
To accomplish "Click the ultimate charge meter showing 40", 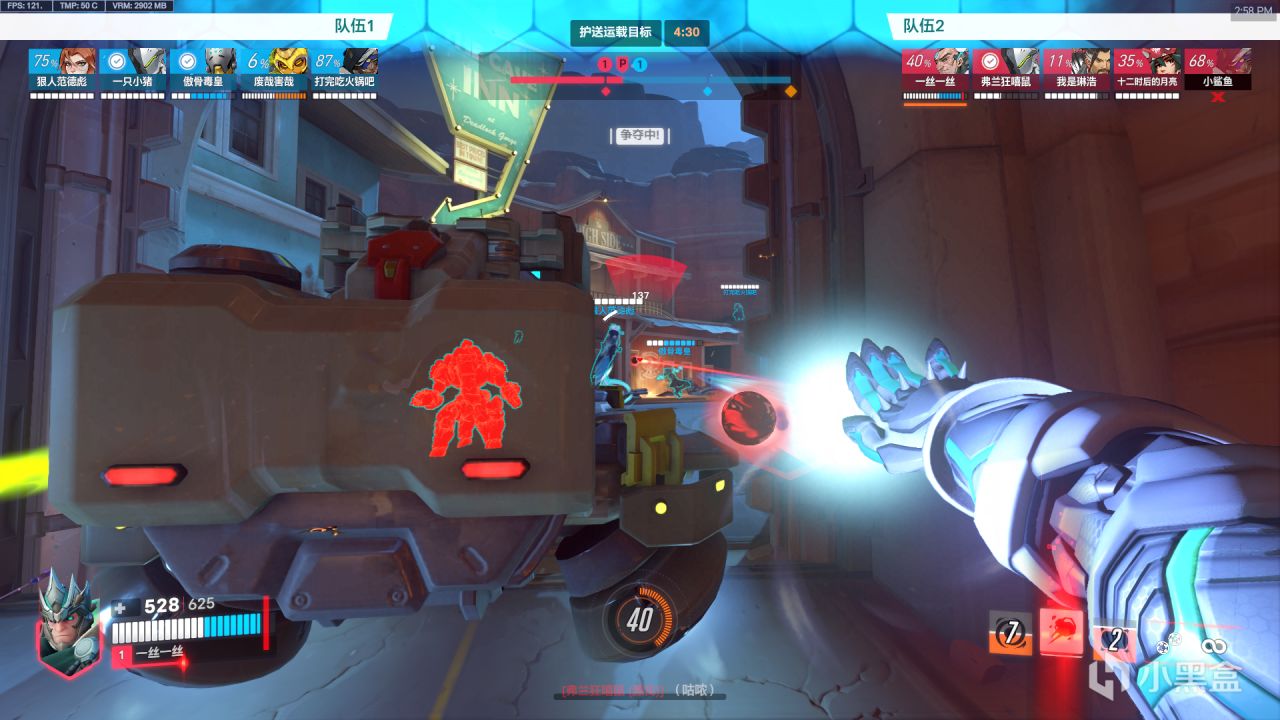I will click(640, 620).
